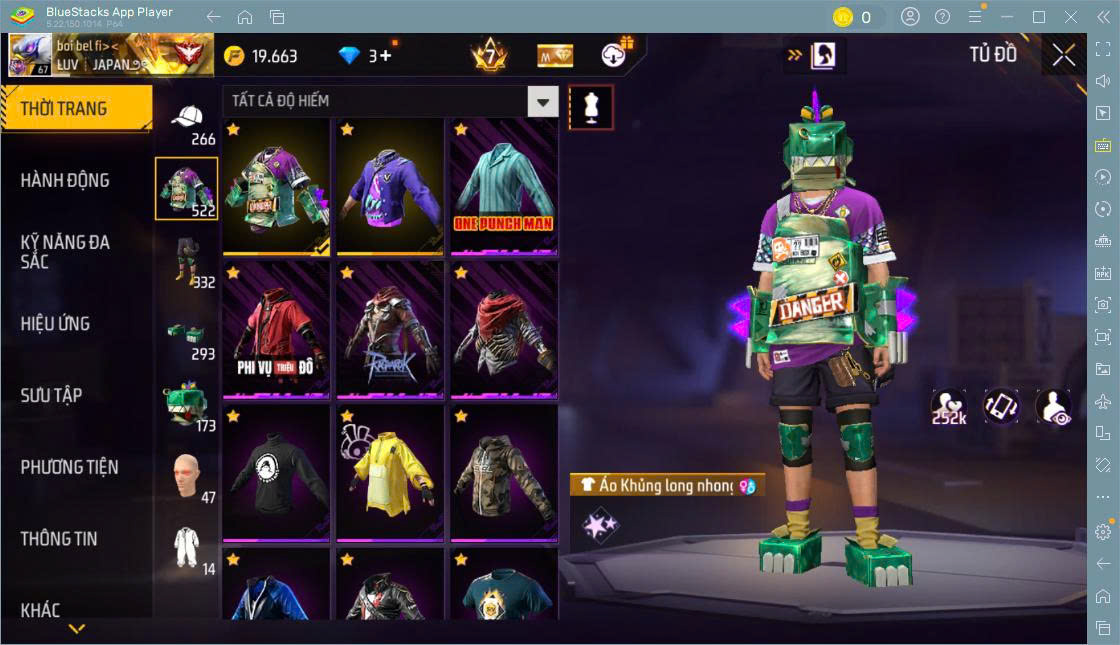The image size is (1120, 645).
Task: Choose the black hoodie with white logo
Action: (276, 472)
